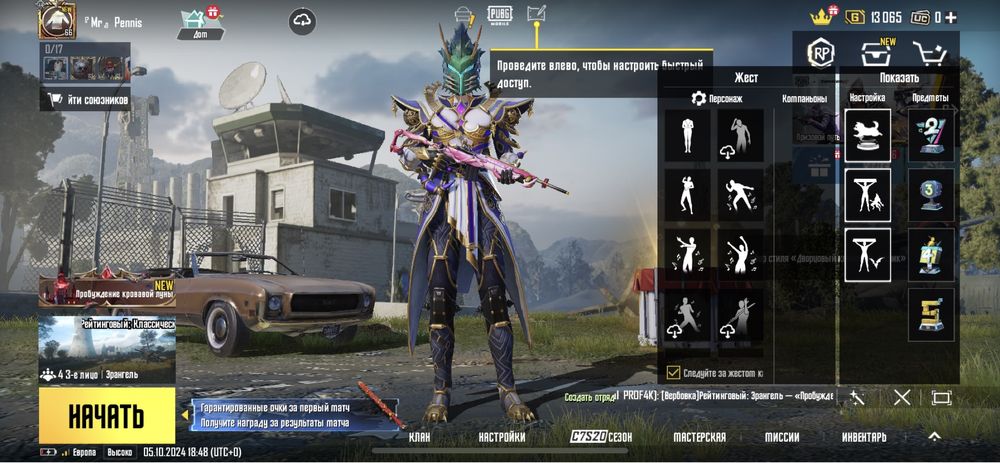Select the Предметы tab in the Показать panel
This screenshot has width=1000, height=463.
coord(930,98)
